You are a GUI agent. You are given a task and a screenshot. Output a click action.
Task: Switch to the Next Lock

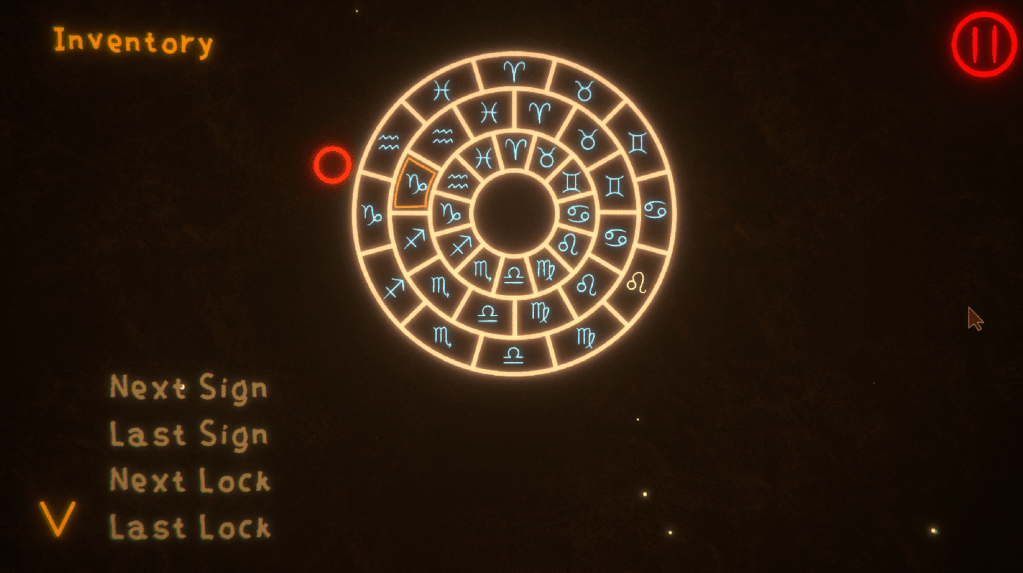point(190,481)
